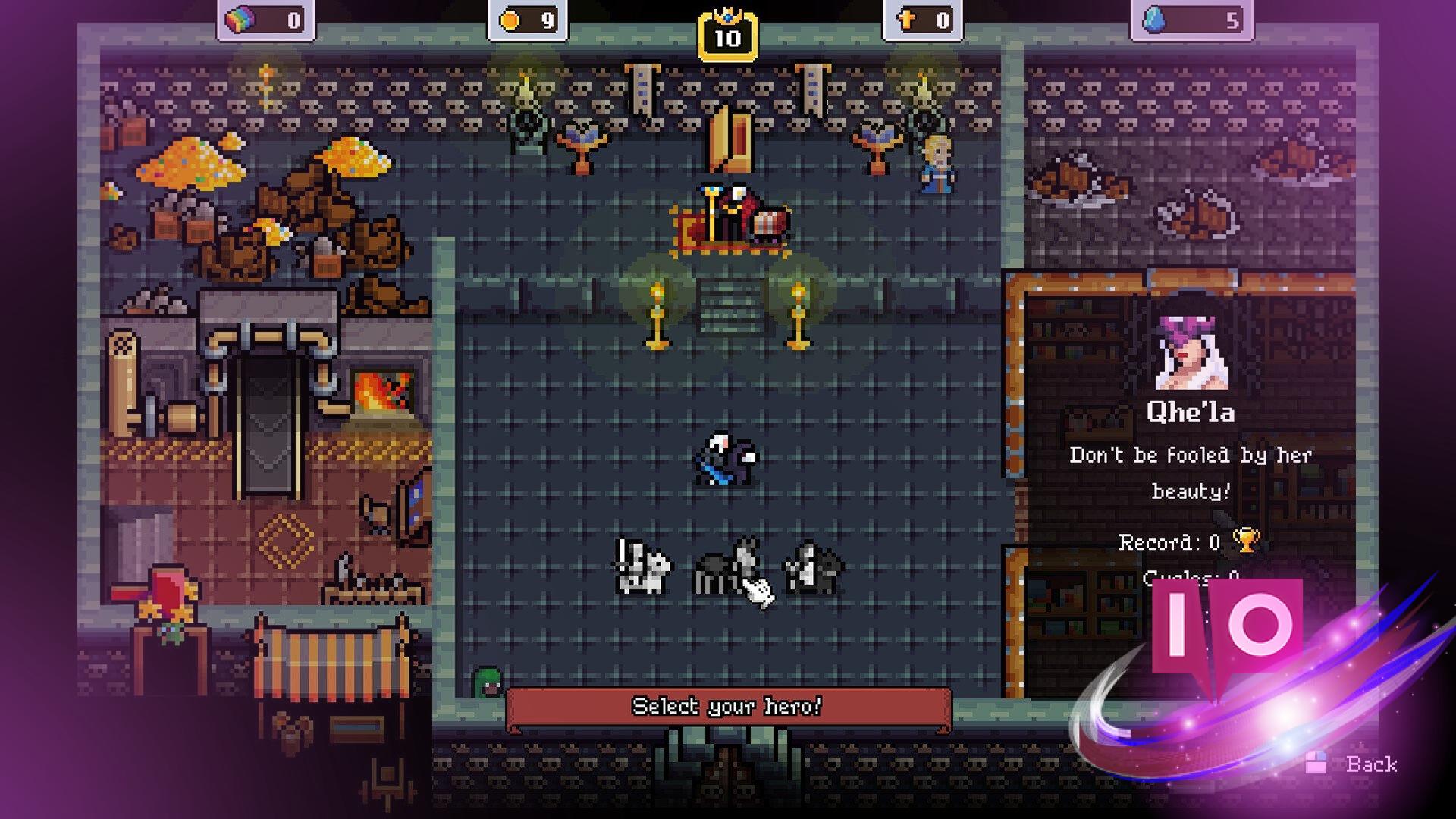Click the Select your hero banner
This screenshot has height=819, width=1456.
click(x=730, y=707)
